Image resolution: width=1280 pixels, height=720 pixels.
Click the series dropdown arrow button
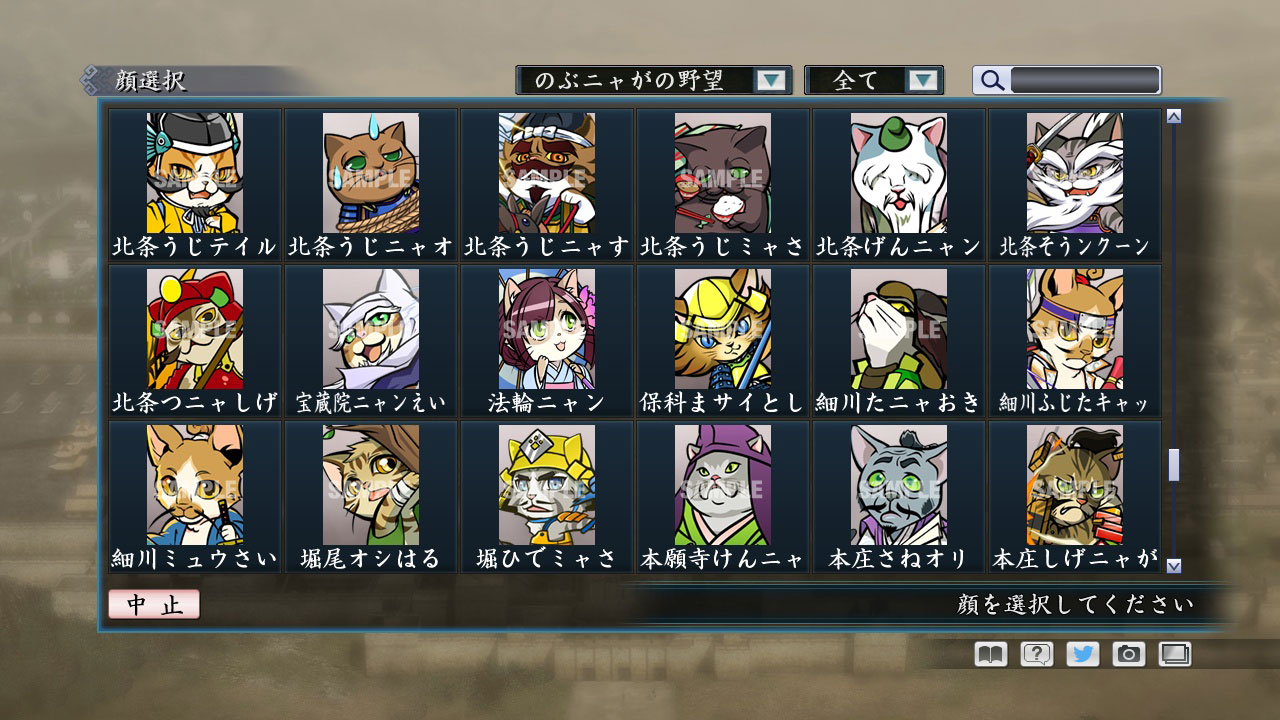[771, 80]
